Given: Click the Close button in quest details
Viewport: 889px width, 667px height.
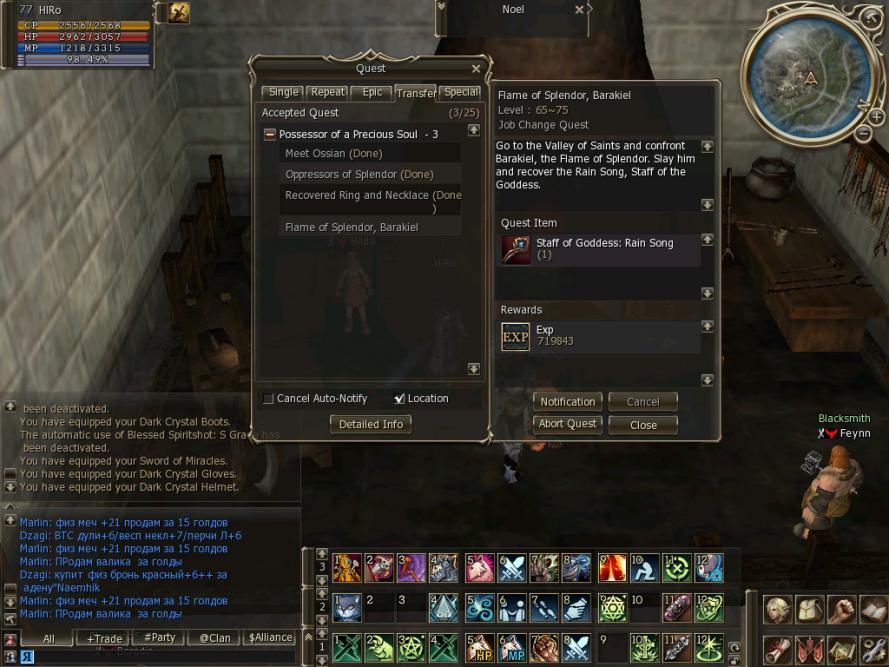Looking at the screenshot, I should click(643, 425).
